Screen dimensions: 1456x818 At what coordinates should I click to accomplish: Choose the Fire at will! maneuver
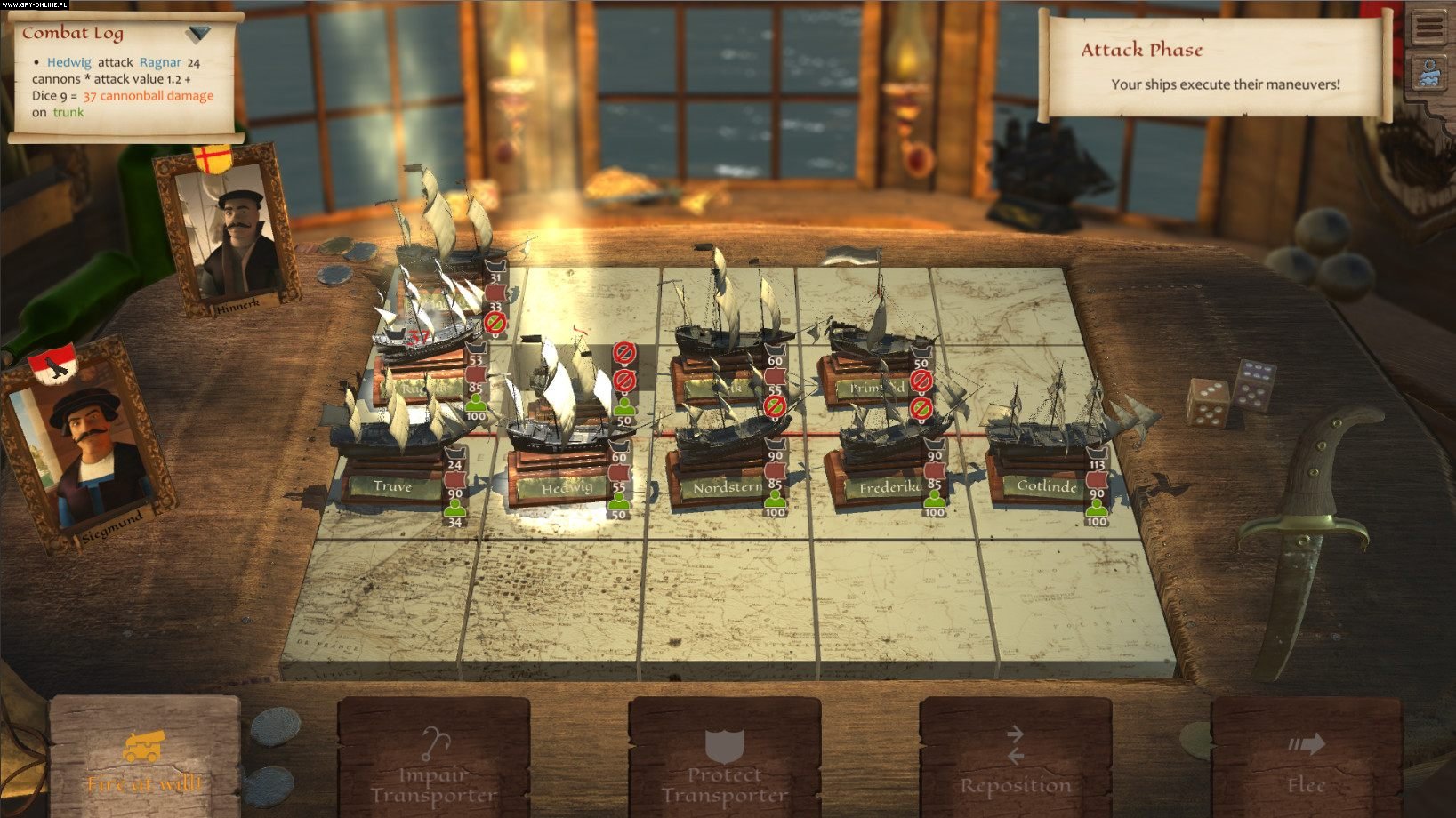[x=144, y=762]
